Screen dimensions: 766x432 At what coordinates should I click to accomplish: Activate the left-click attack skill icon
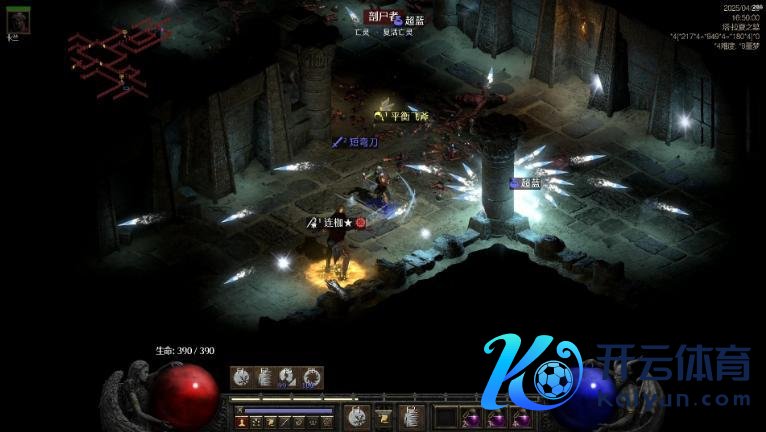[x=355, y=417]
